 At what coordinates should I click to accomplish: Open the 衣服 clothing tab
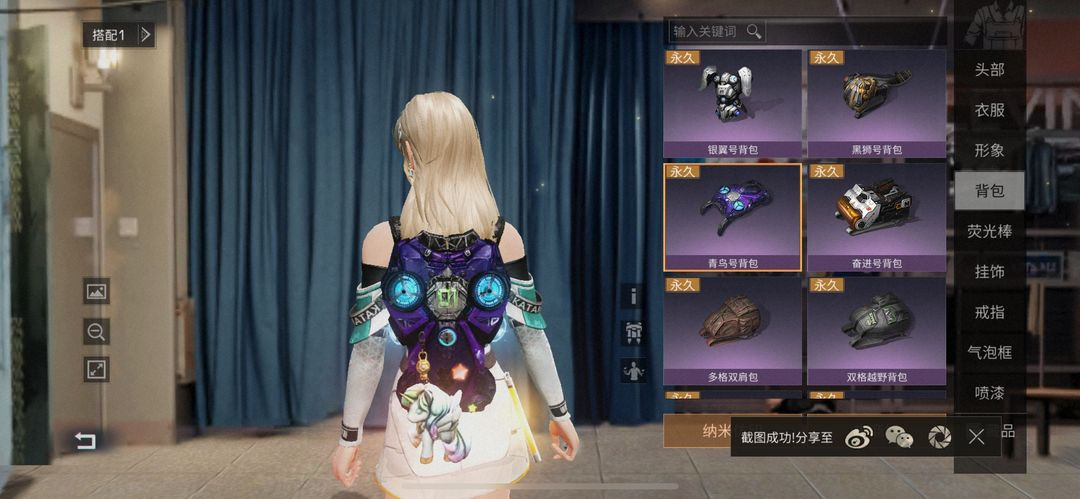coord(989,110)
